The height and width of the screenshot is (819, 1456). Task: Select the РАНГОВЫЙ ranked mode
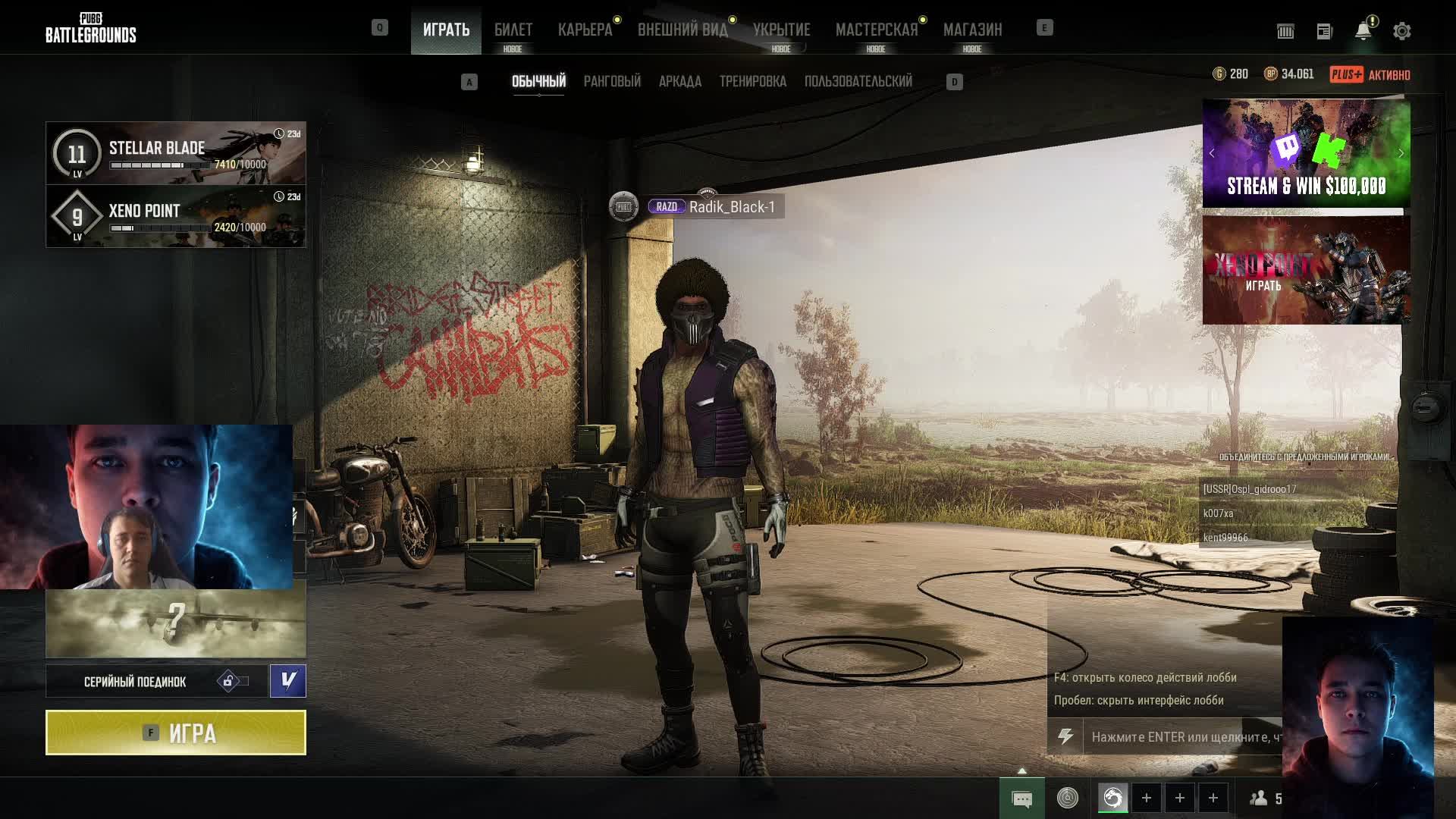(x=612, y=81)
